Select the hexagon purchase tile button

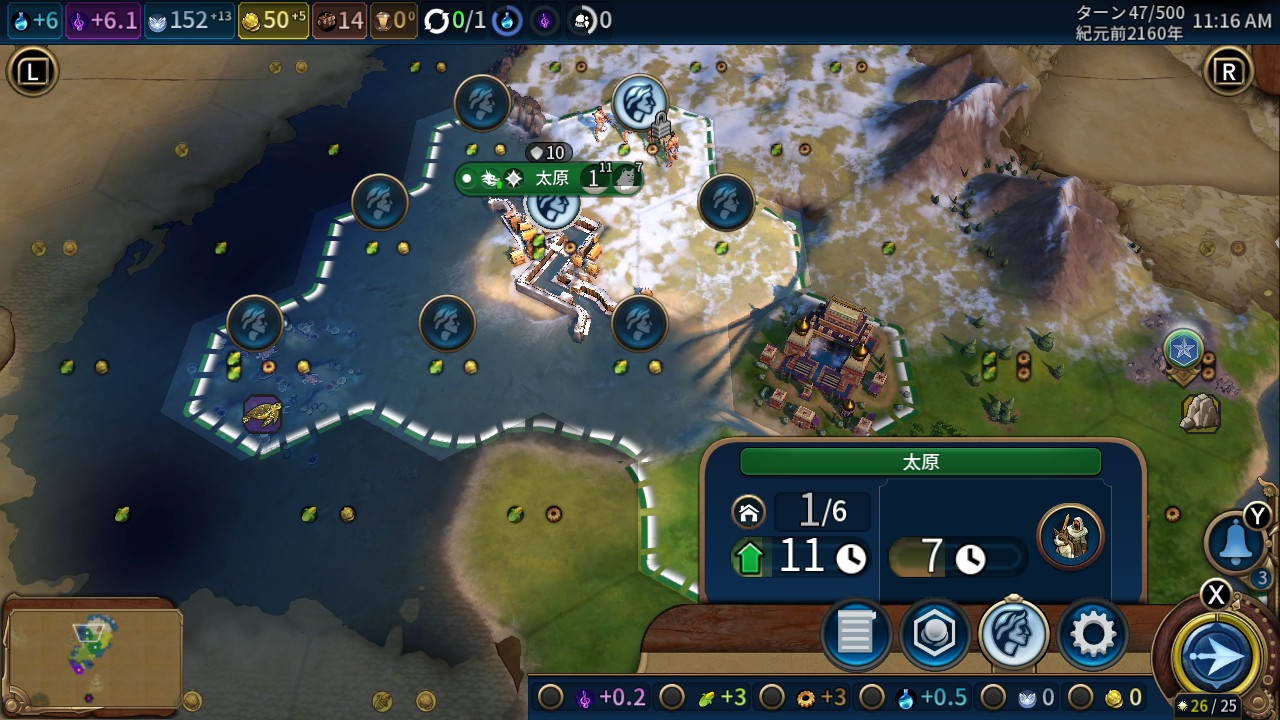934,634
